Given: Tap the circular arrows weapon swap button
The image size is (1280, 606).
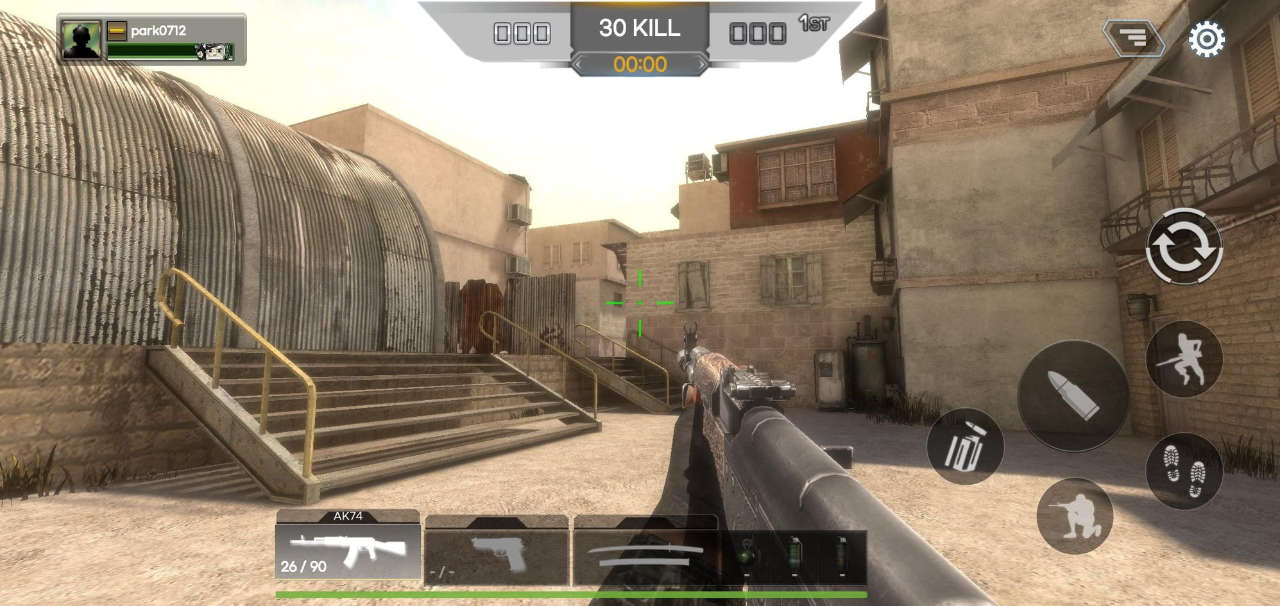Looking at the screenshot, I should 1184,246.
